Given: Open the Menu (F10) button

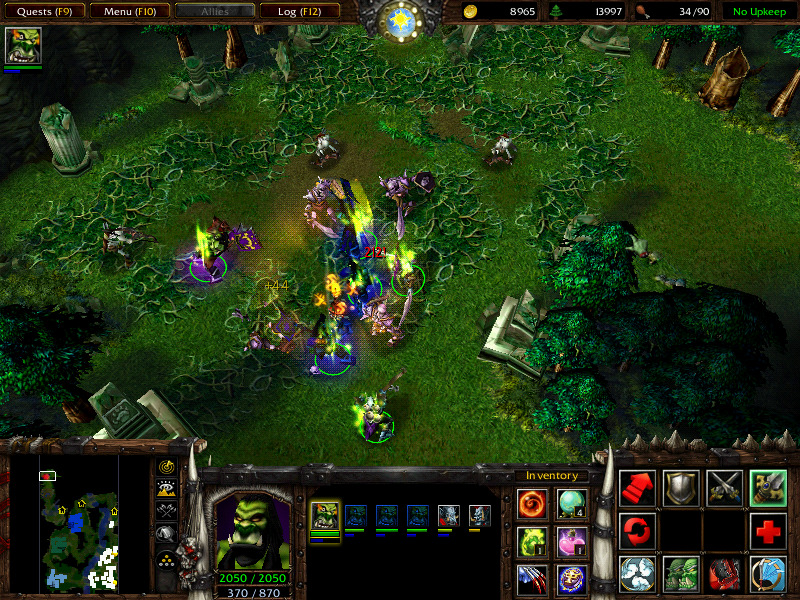Looking at the screenshot, I should (x=128, y=12).
